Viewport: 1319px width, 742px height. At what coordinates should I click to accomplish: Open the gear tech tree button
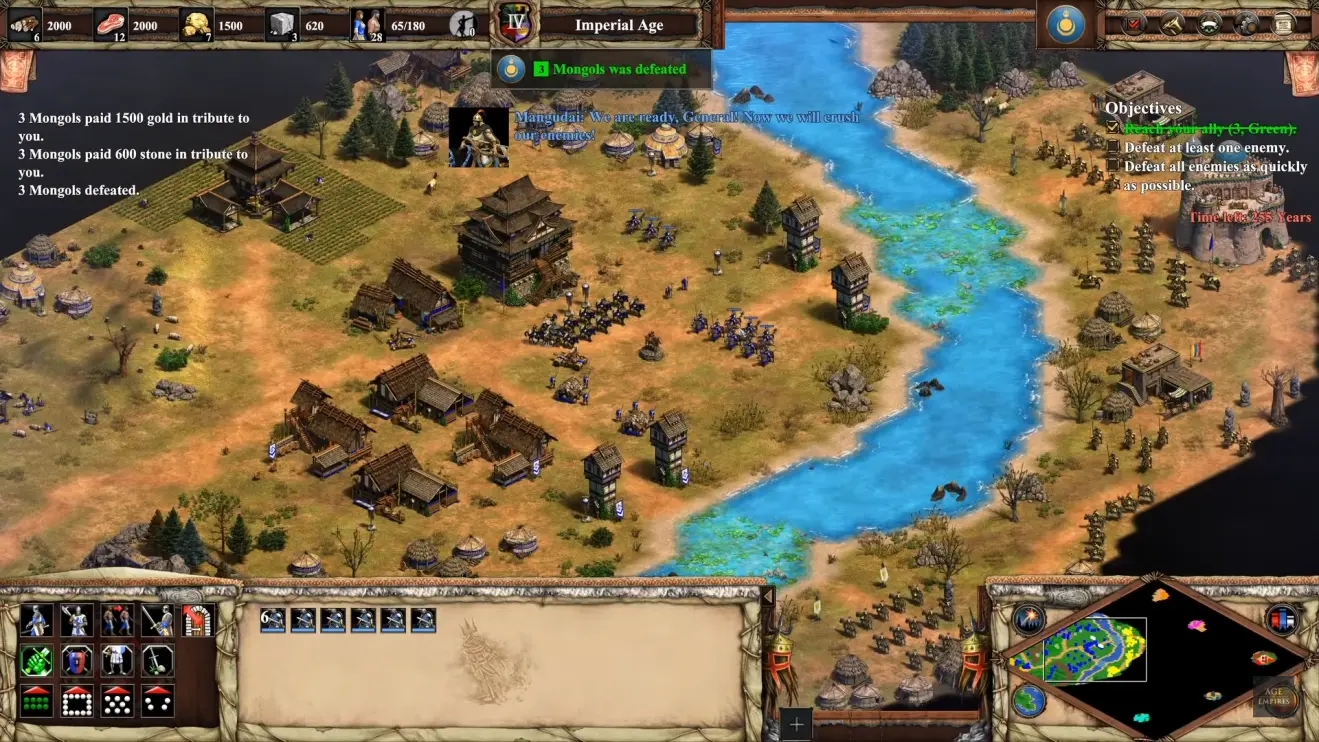click(x=1247, y=24)
